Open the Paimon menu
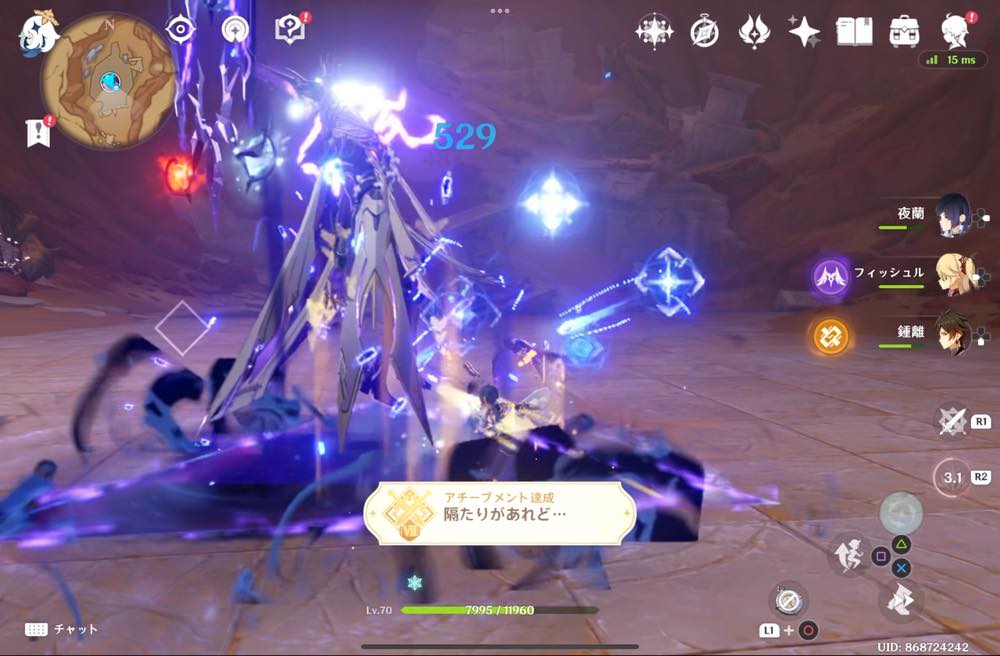The width and height of the screenshot is (1000, 656). pyautogui.click(x=38, y=32)
